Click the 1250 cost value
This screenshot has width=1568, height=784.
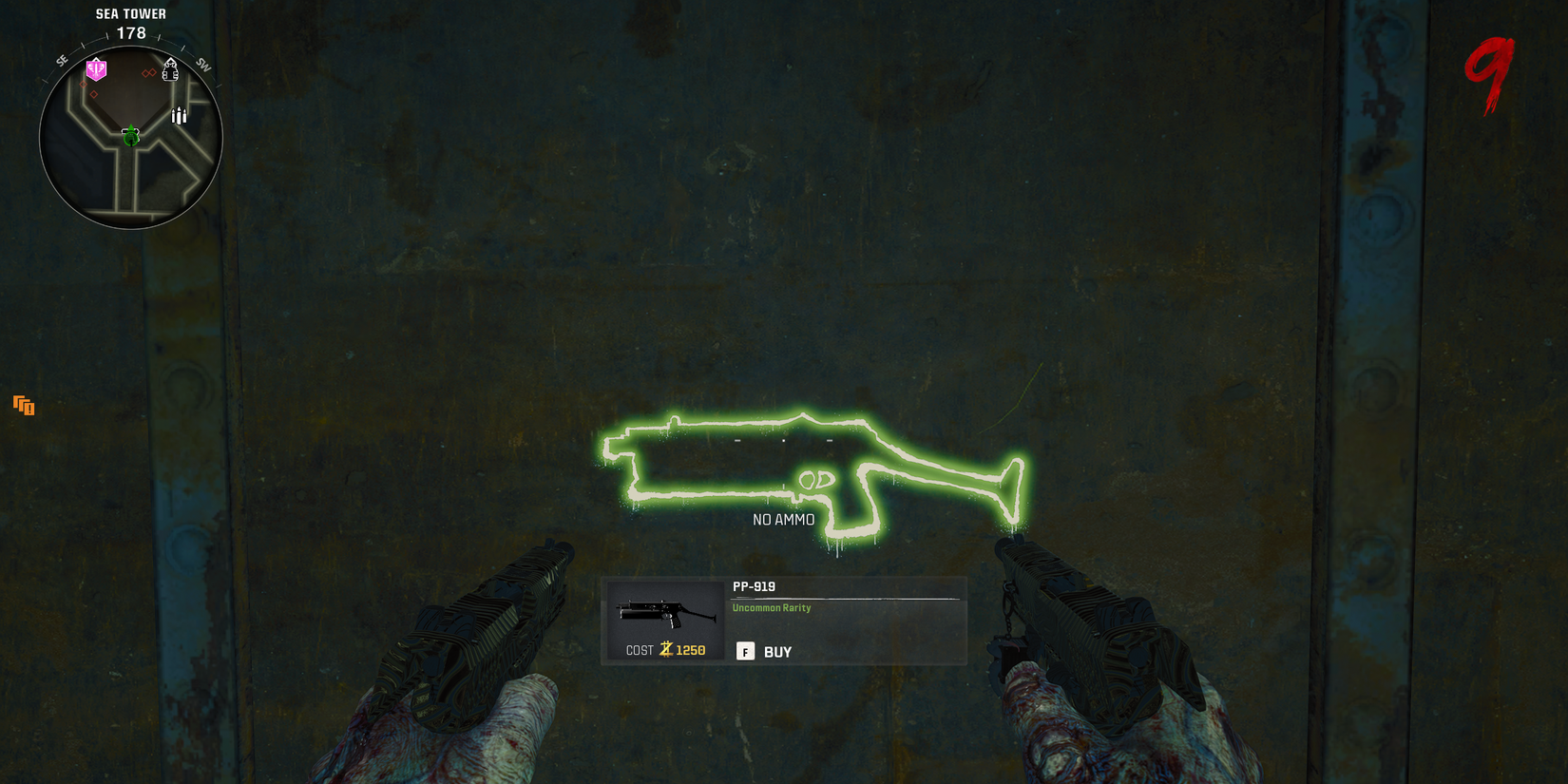[691, 650]
